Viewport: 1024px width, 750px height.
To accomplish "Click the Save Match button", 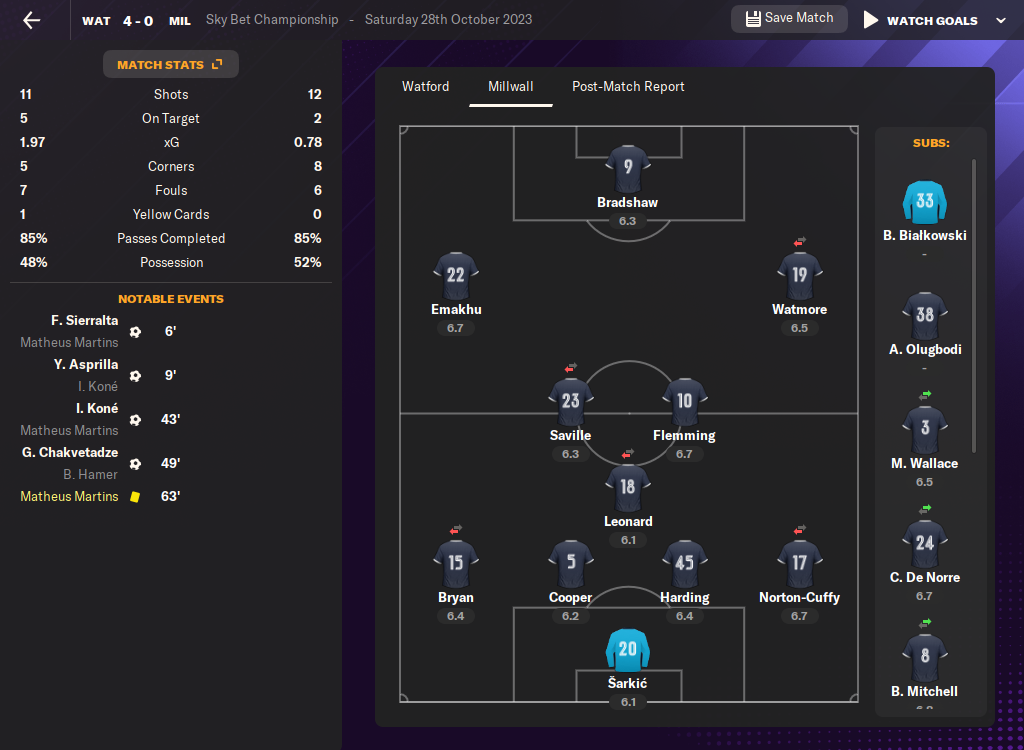I will pyautogui.click(x=789, y=19).
